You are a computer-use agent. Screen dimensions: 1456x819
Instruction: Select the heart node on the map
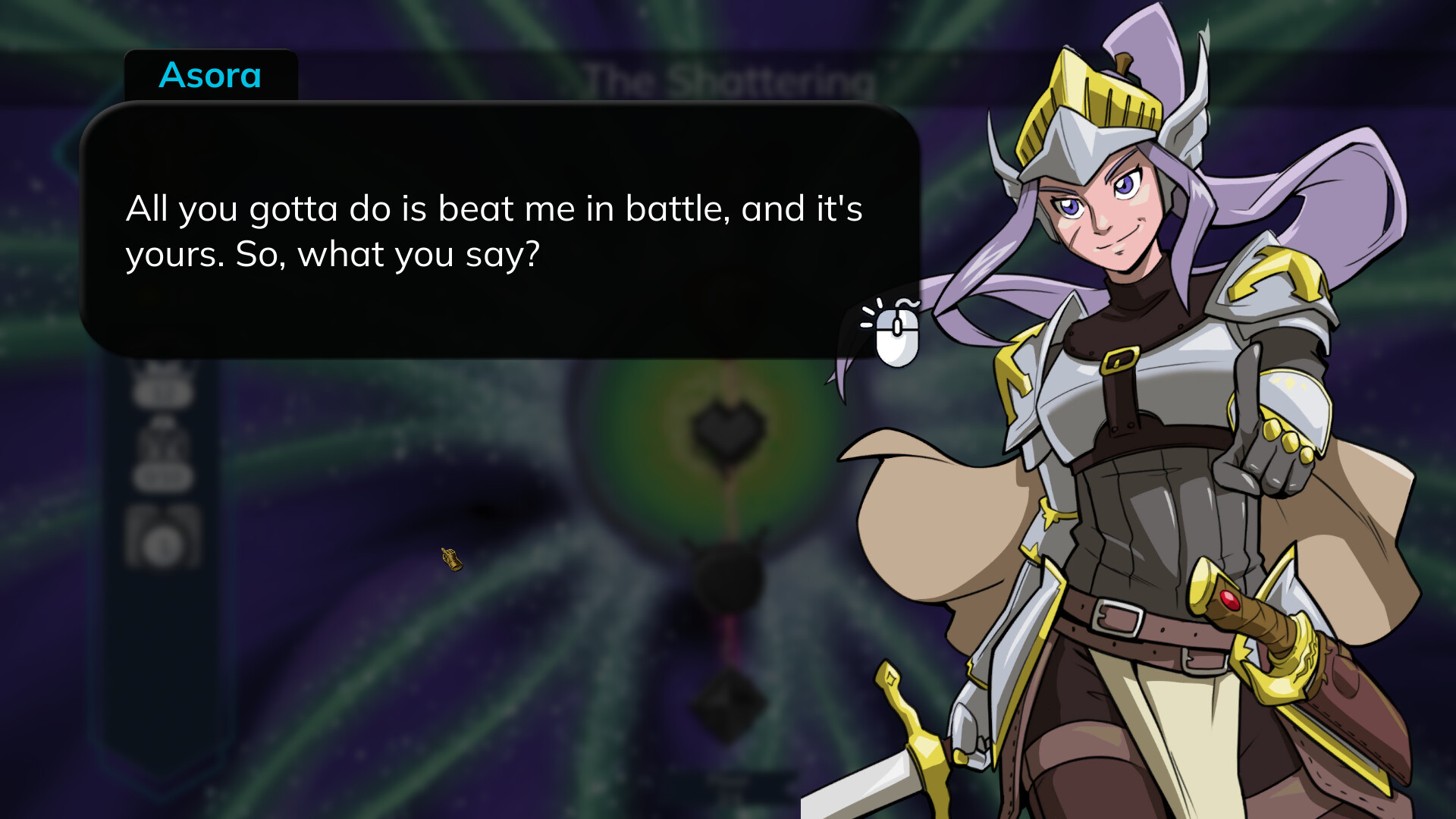click(724, 428)
